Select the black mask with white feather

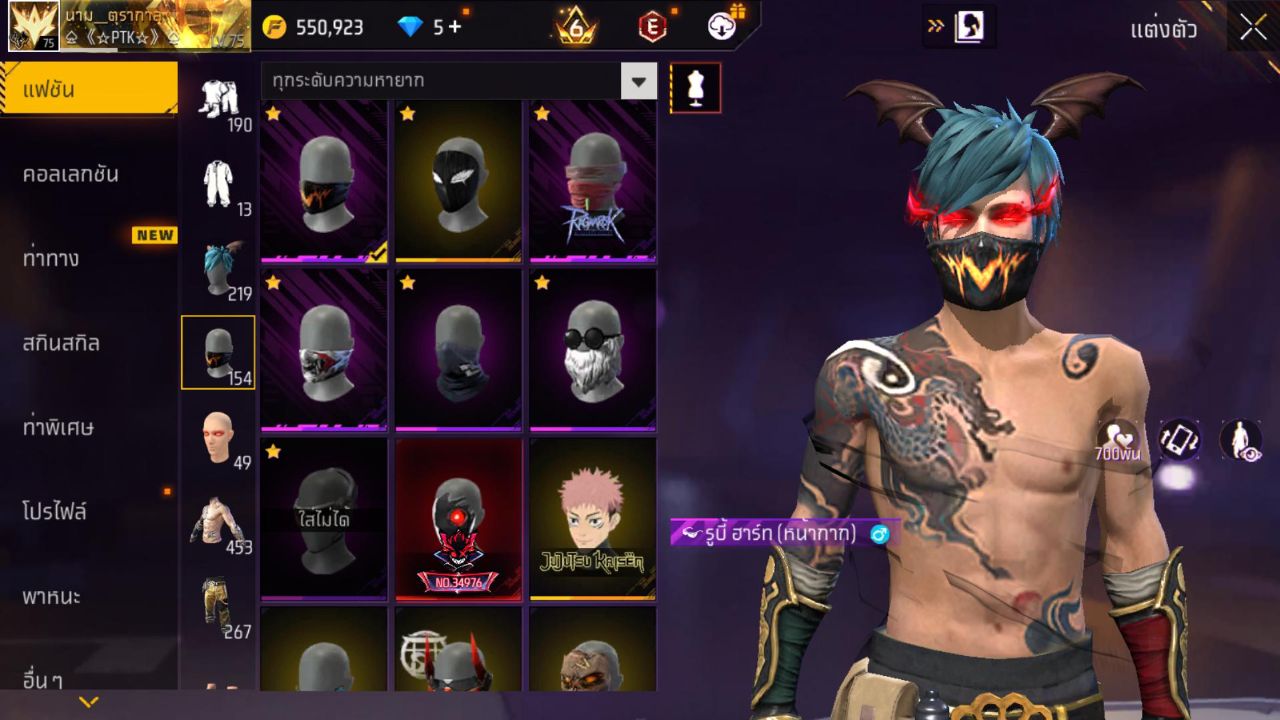click(x=458, y=180)
